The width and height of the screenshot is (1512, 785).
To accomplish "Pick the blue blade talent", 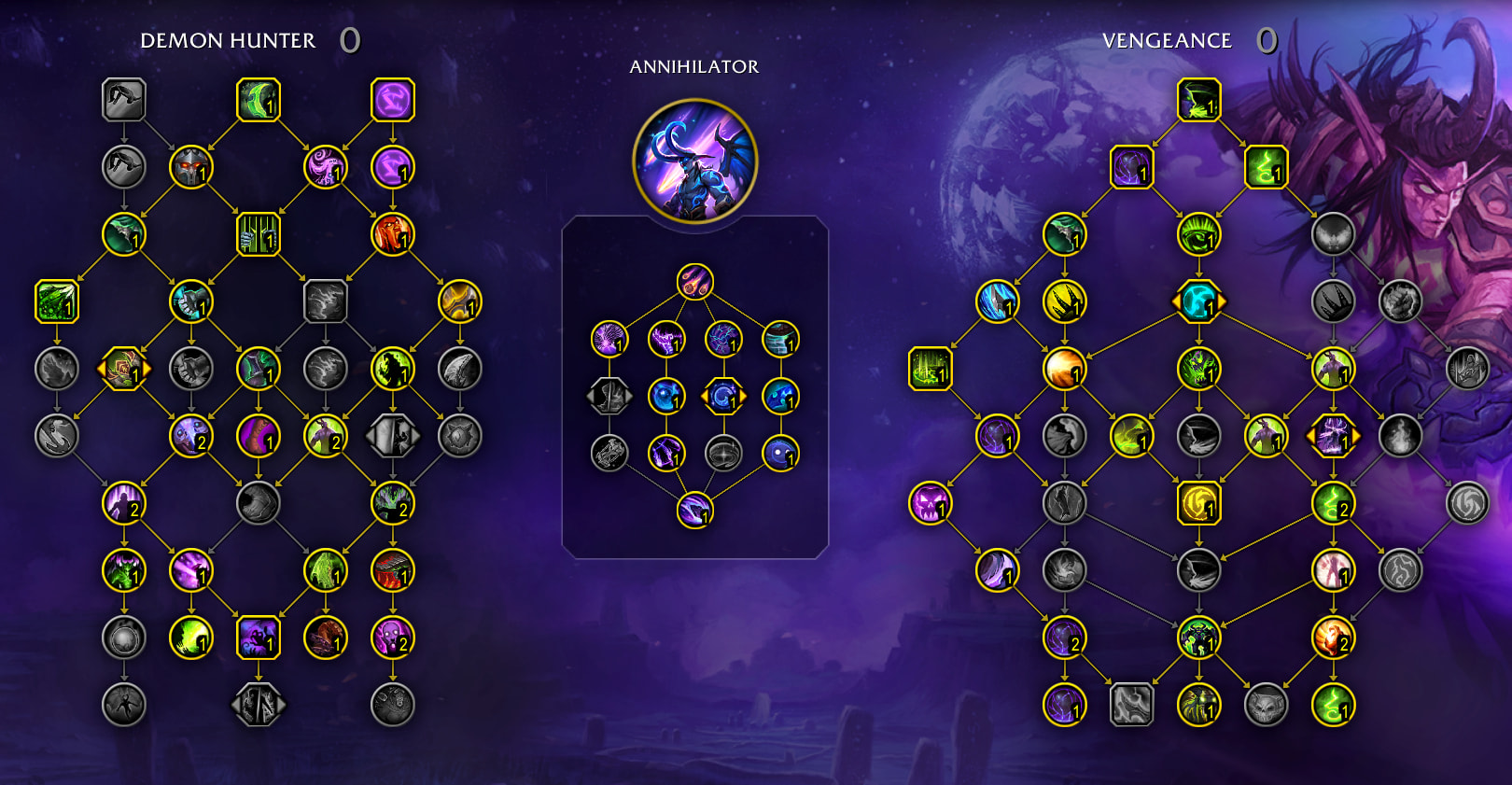I will [x=997, y=301].
